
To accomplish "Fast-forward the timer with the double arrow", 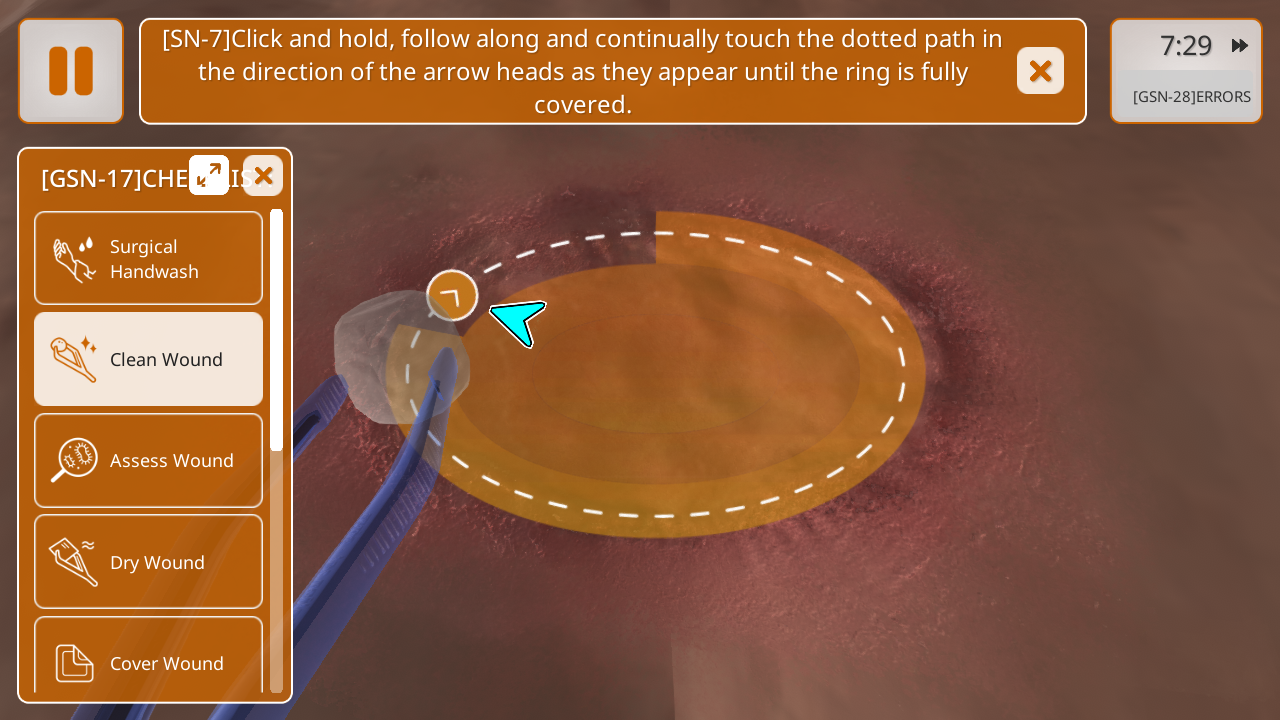I will (1240, 46).
